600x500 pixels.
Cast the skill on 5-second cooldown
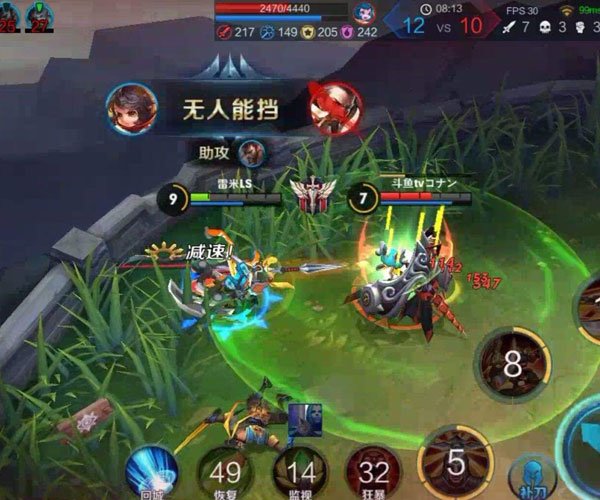[456, 464]
